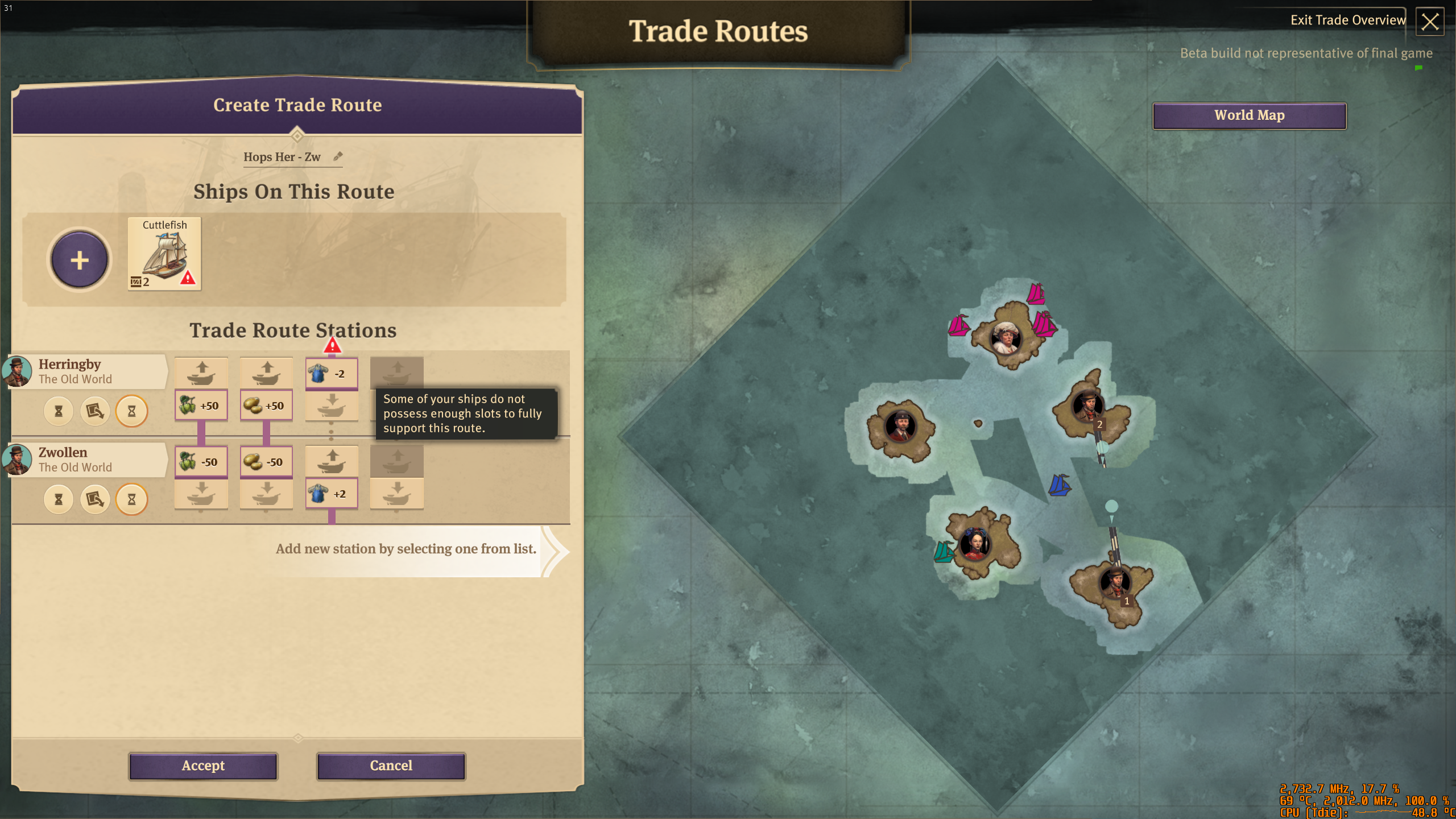The image size is (1456, 819).
Task: Pick island marked 2 on the map
Action: [1087, 407]
